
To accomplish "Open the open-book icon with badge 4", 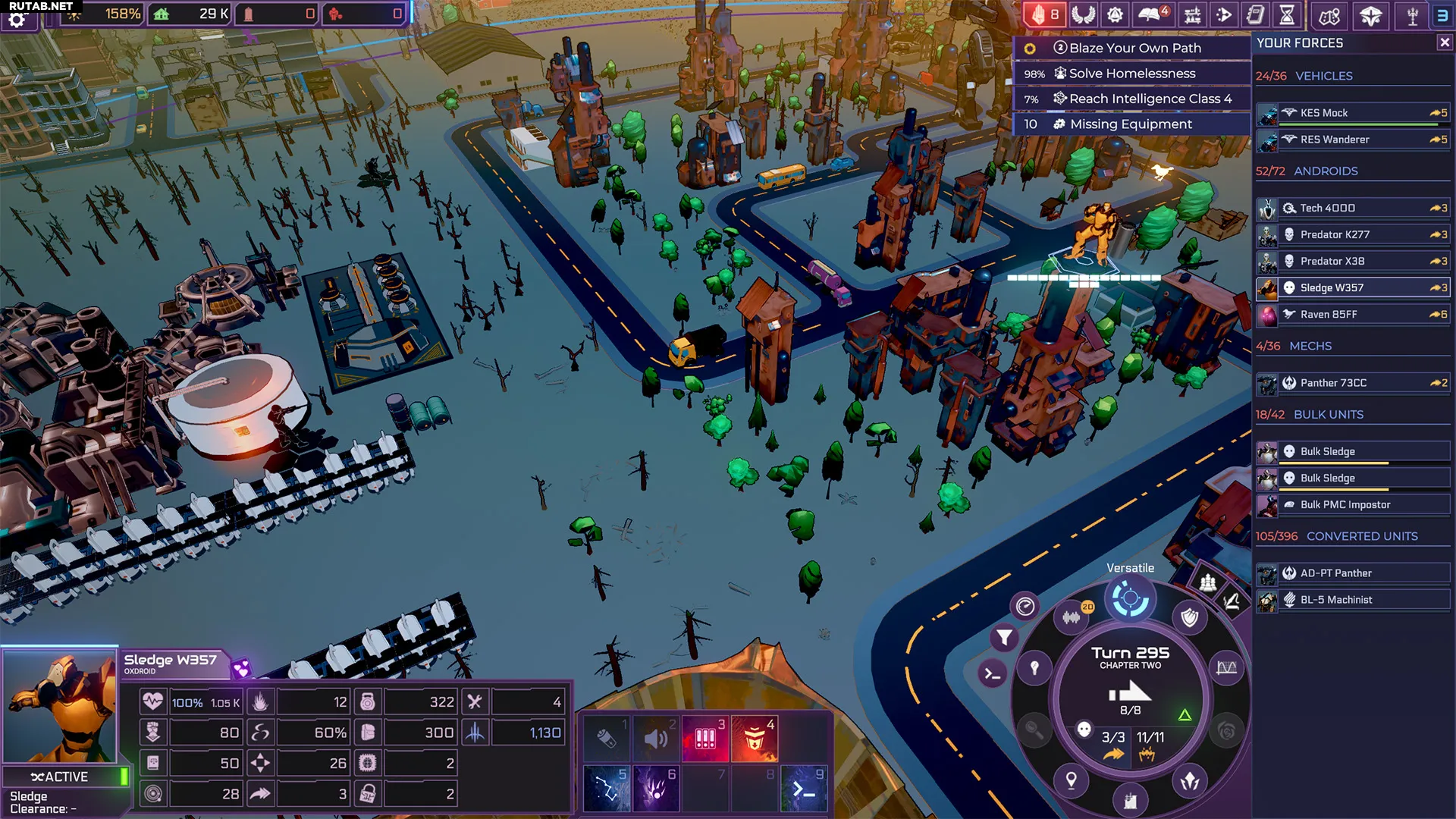I will coord(1153,15).
